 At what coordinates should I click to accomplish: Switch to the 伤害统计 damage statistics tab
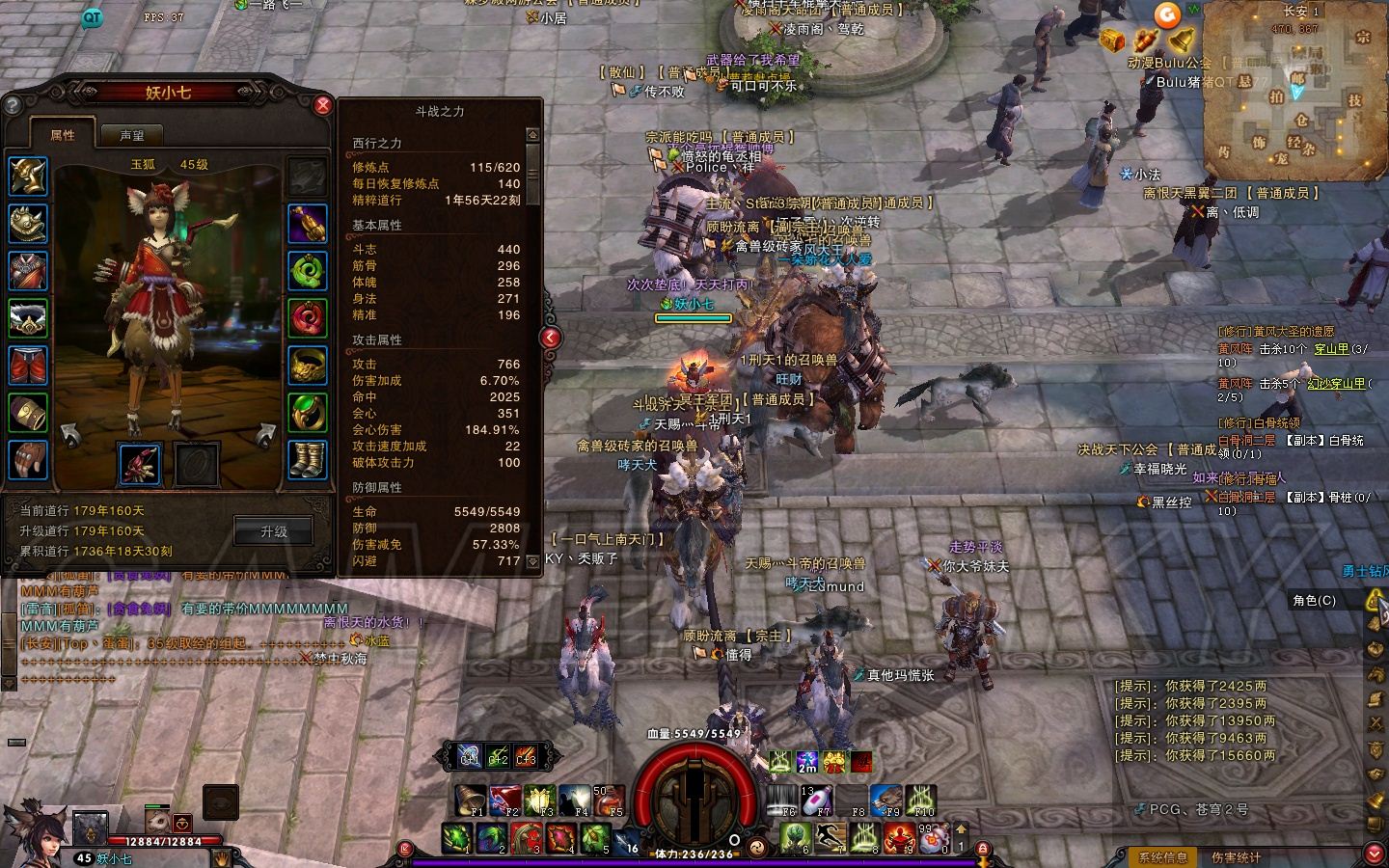(x=1236, y=856)
